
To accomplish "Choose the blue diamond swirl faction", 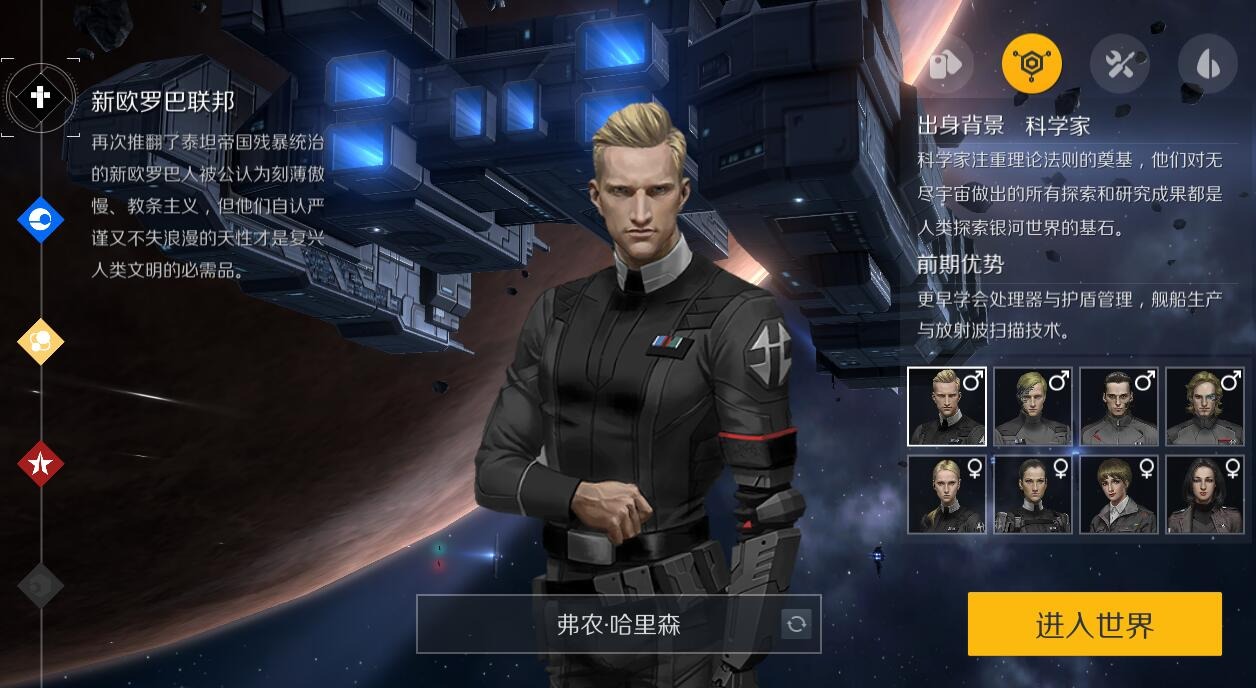I will [40, 219].
